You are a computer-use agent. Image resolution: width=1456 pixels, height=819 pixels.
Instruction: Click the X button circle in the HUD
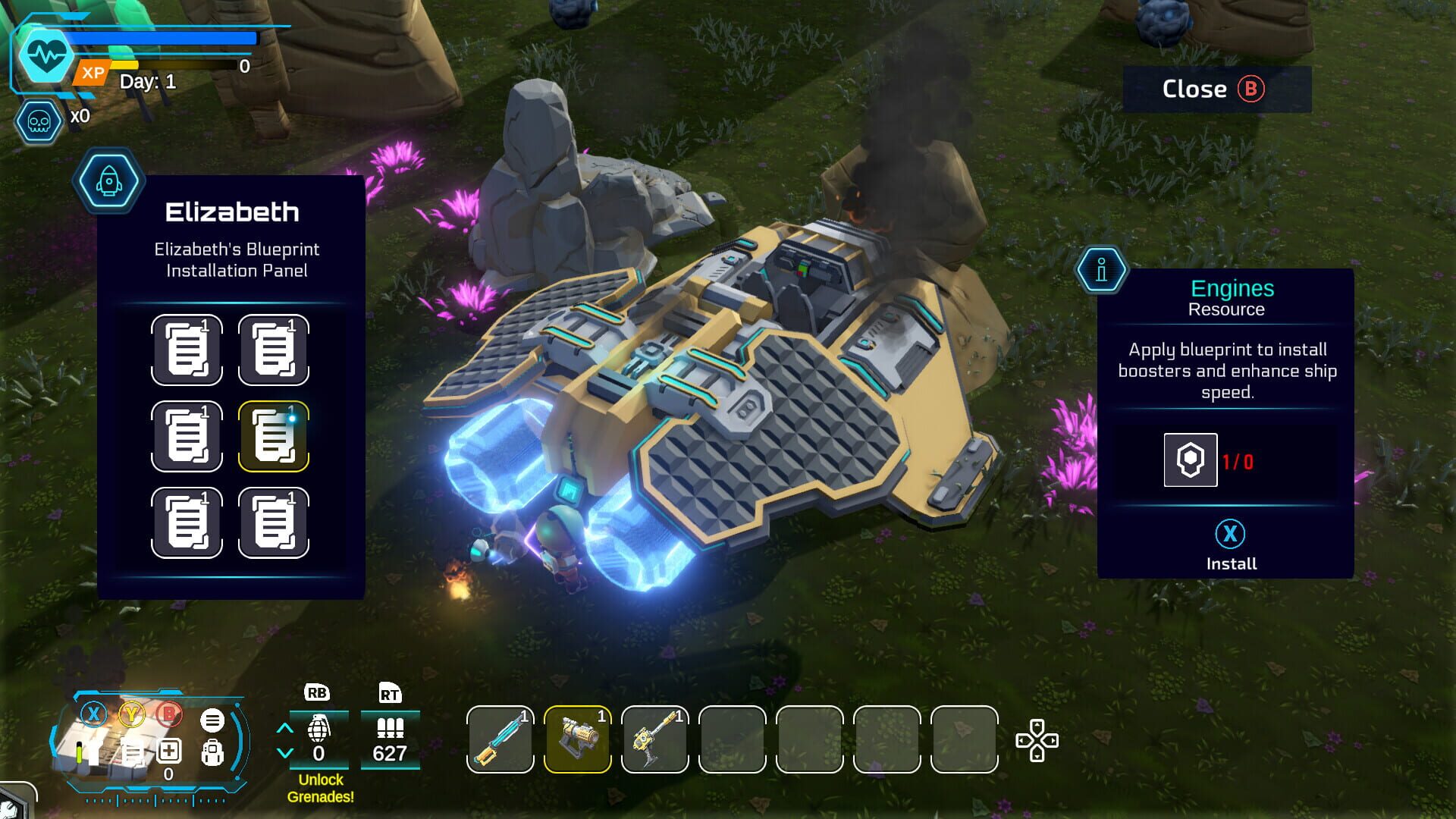(x=93, y=714)
